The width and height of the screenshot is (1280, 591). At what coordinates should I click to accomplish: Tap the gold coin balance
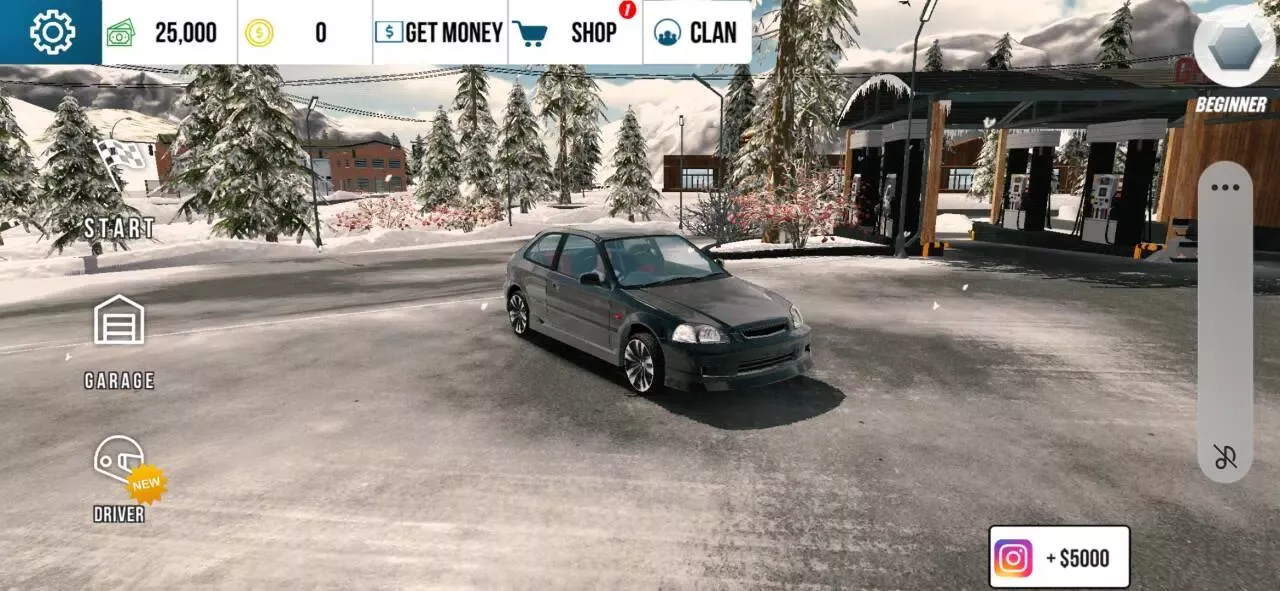tap(304, 33)
